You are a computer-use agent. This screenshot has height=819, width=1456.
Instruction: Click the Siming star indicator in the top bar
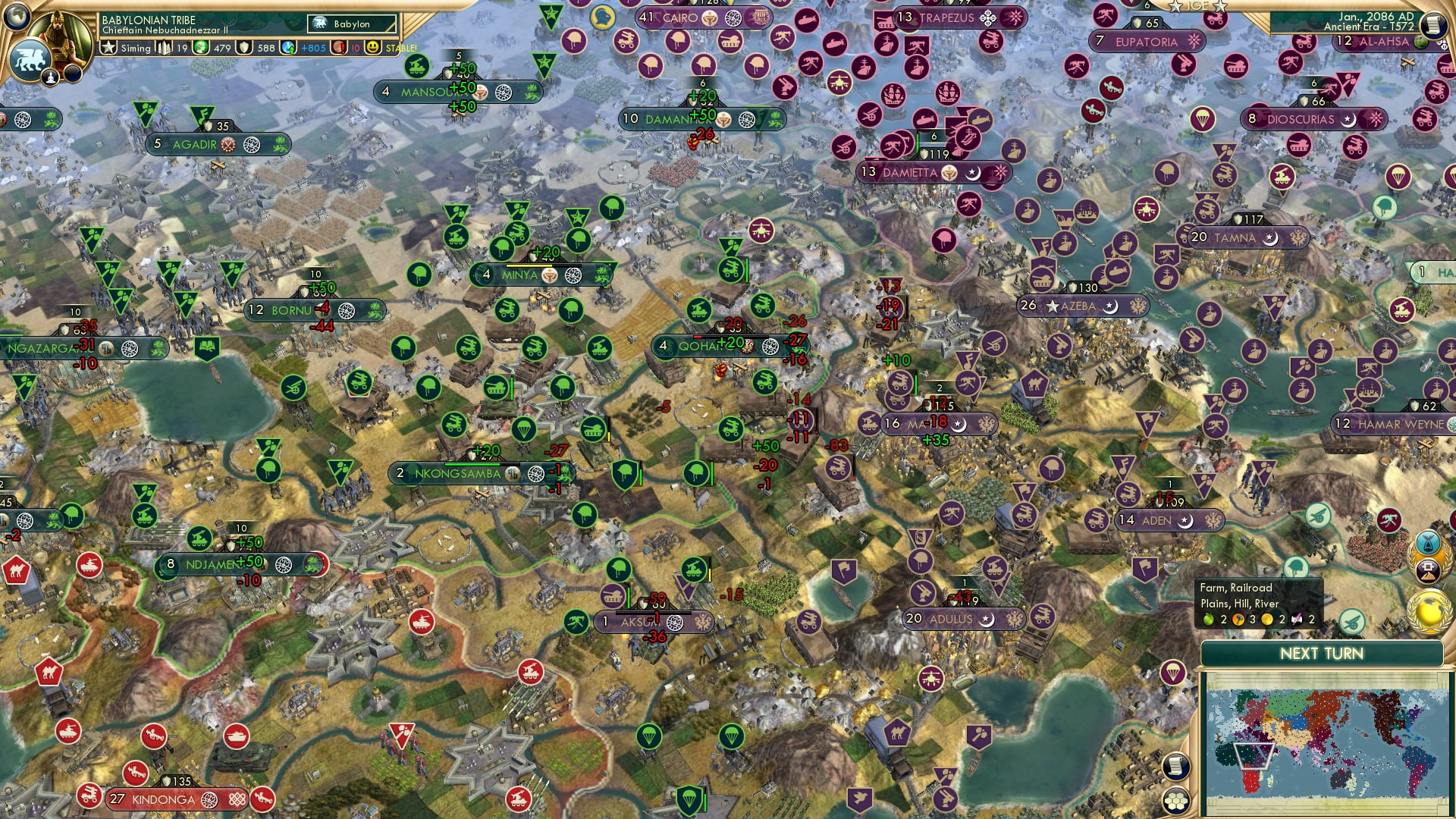(x=108, y=48)
